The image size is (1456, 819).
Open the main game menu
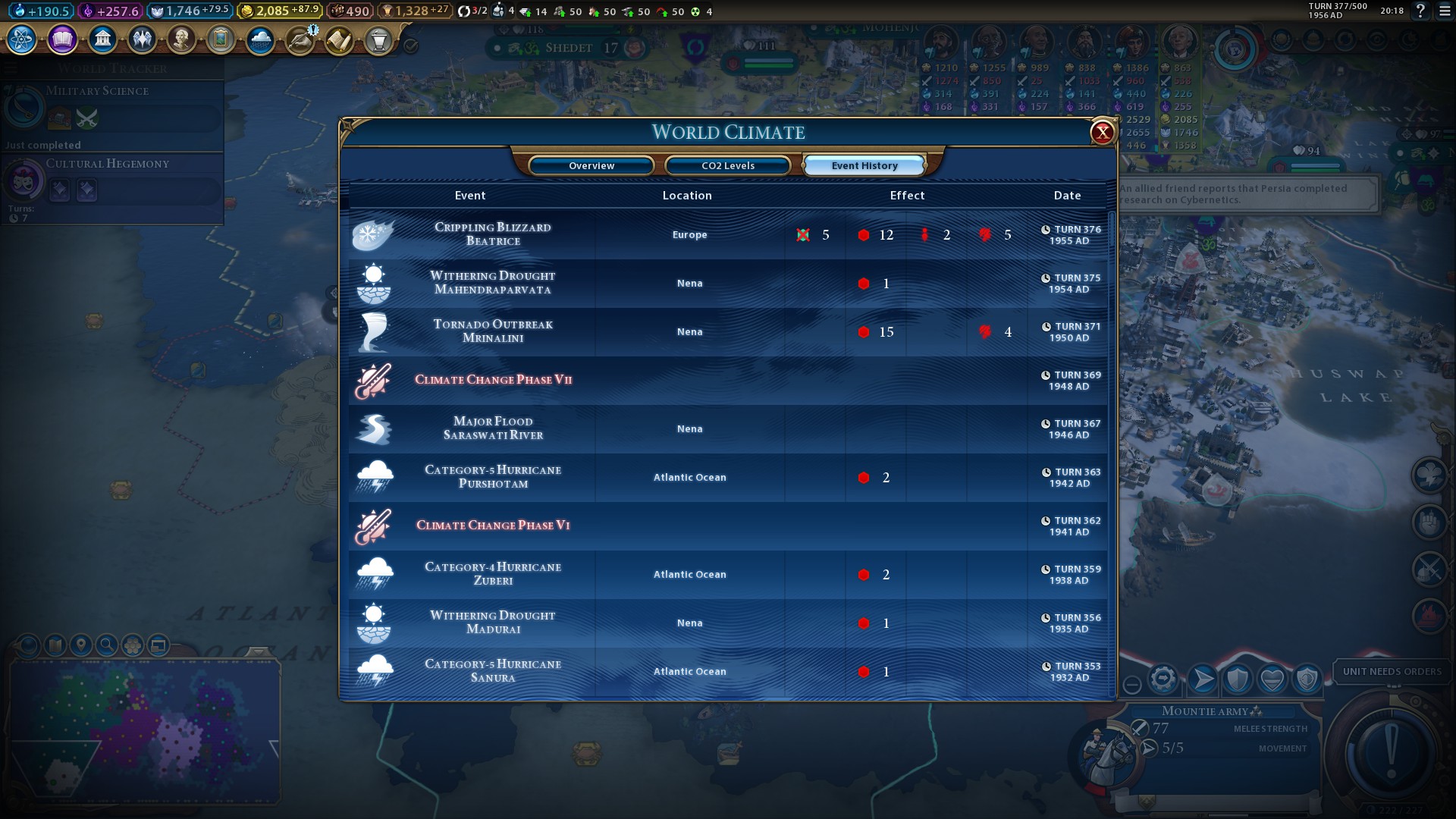(x=1445, y=11)
